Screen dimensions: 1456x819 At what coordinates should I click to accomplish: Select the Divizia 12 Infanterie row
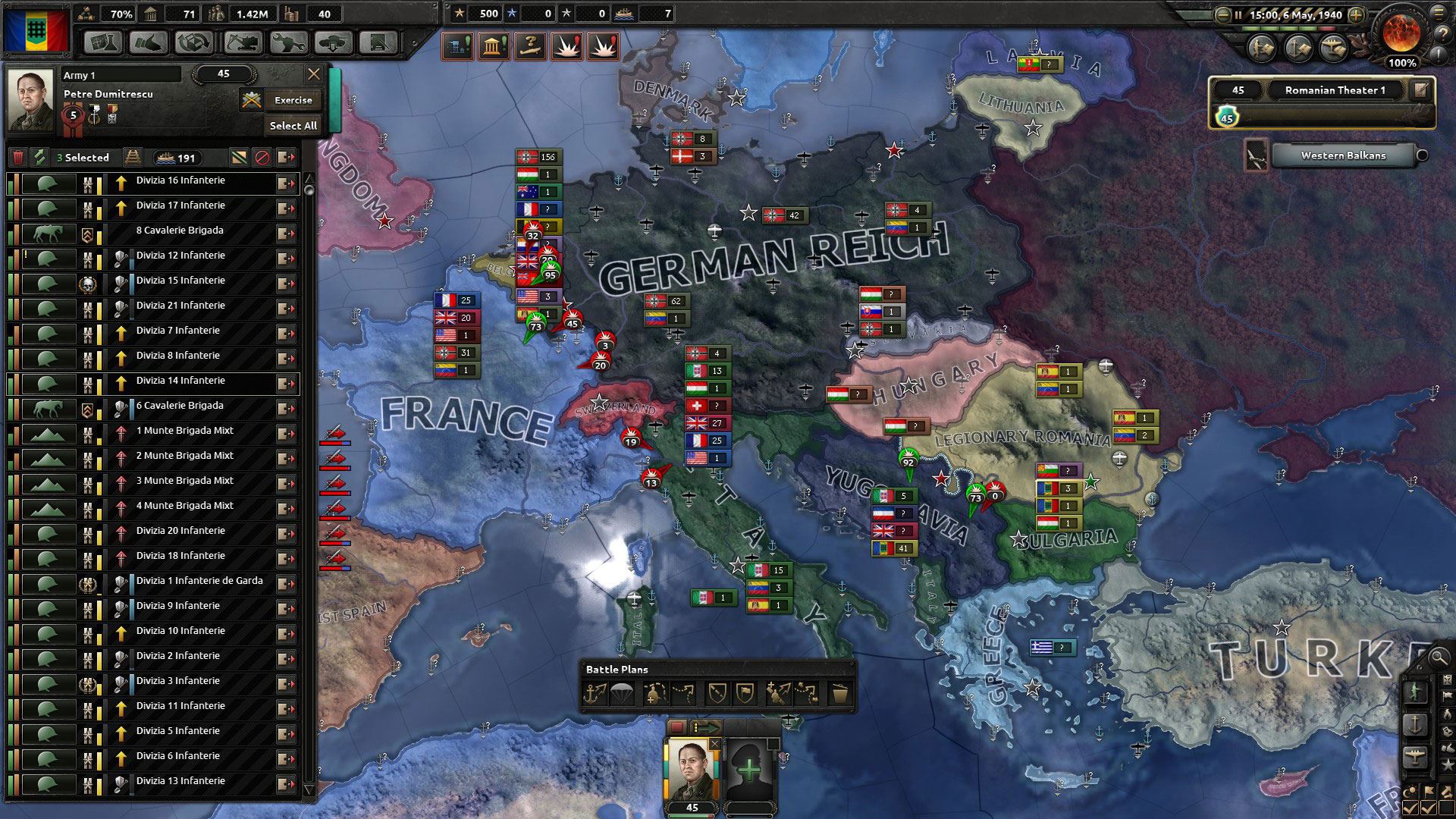[x=180, y=256]
